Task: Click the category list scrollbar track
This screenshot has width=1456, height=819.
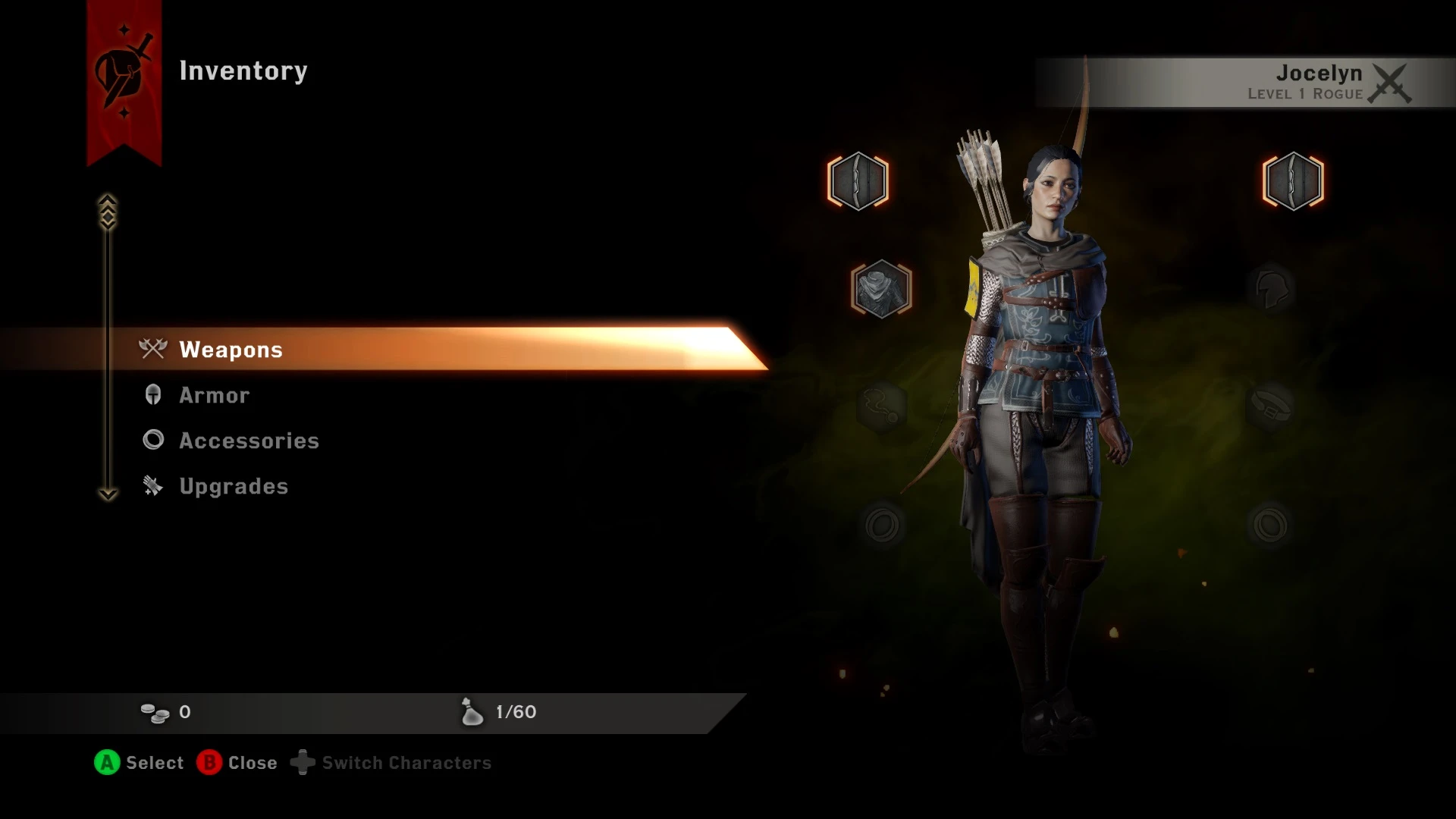Action: pyautogui.click(x=107, y=356)
